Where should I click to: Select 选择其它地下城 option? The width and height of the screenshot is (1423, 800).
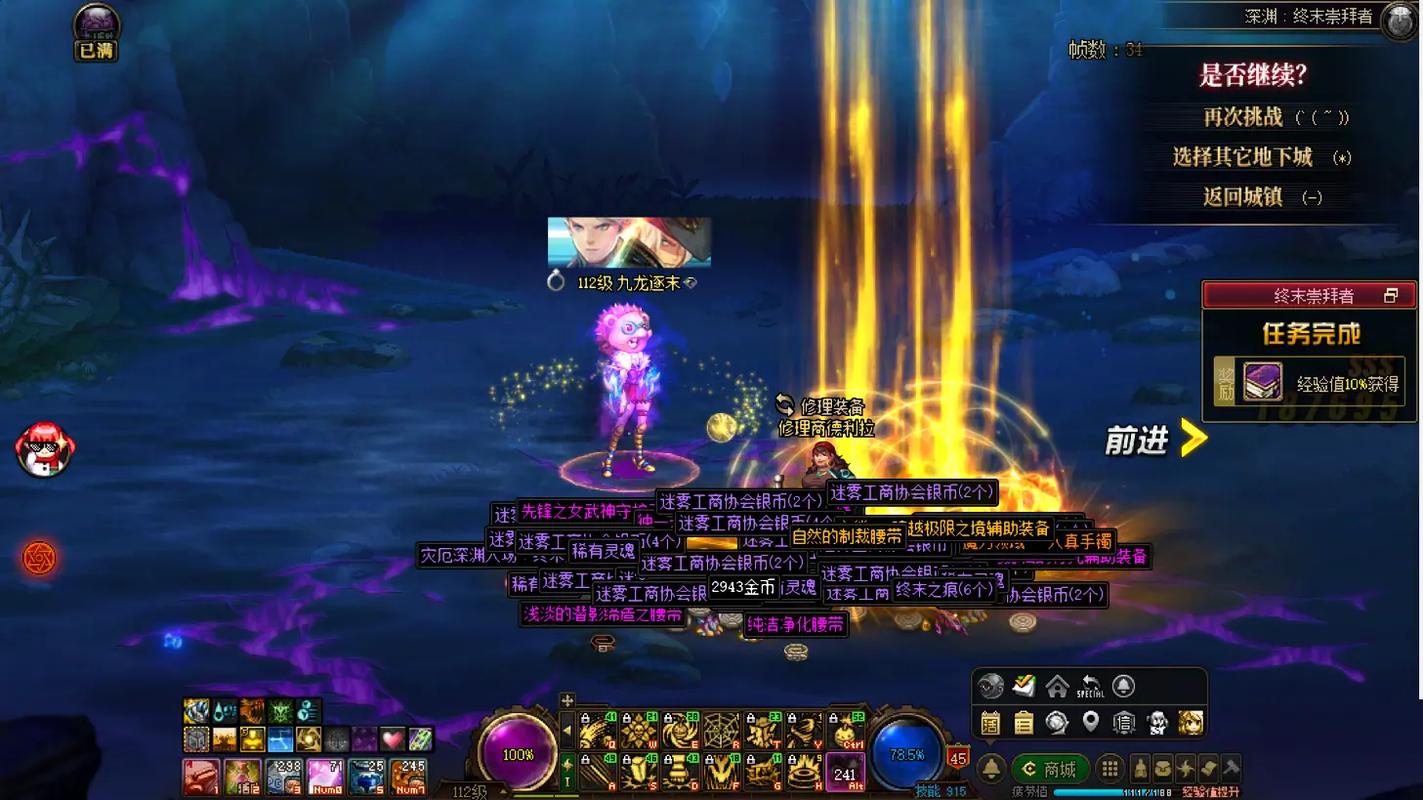1242,157
